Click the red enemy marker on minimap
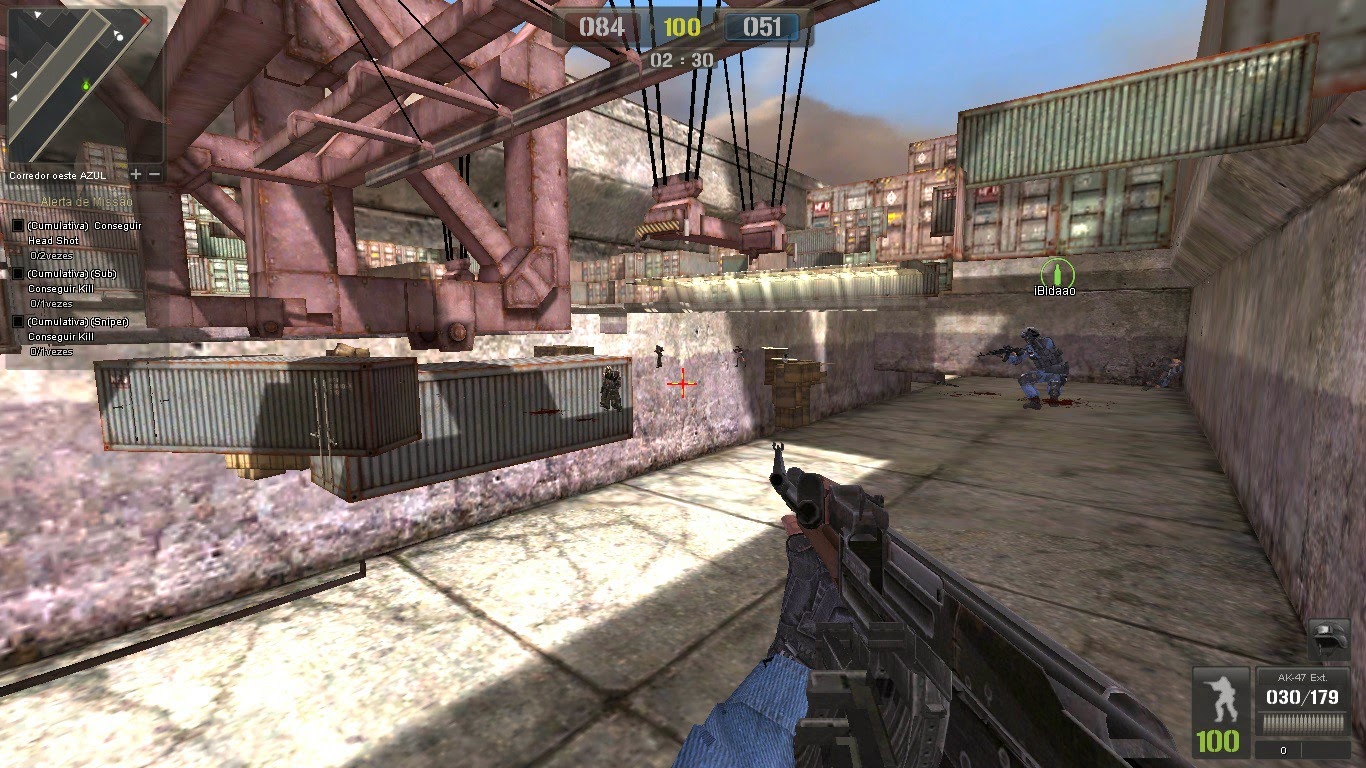 pos(145,20)
